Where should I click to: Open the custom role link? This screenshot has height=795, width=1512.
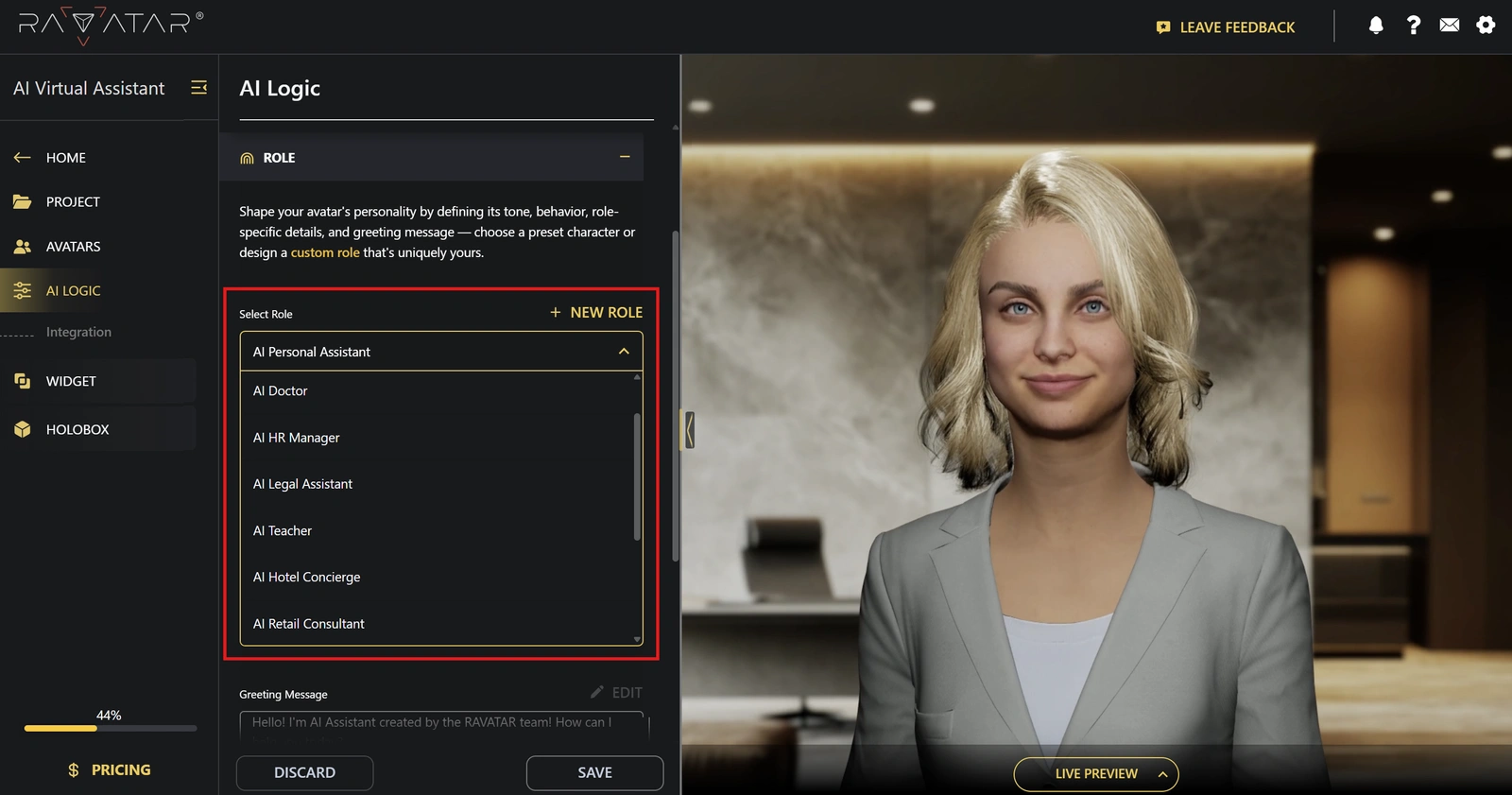point(324,252)
